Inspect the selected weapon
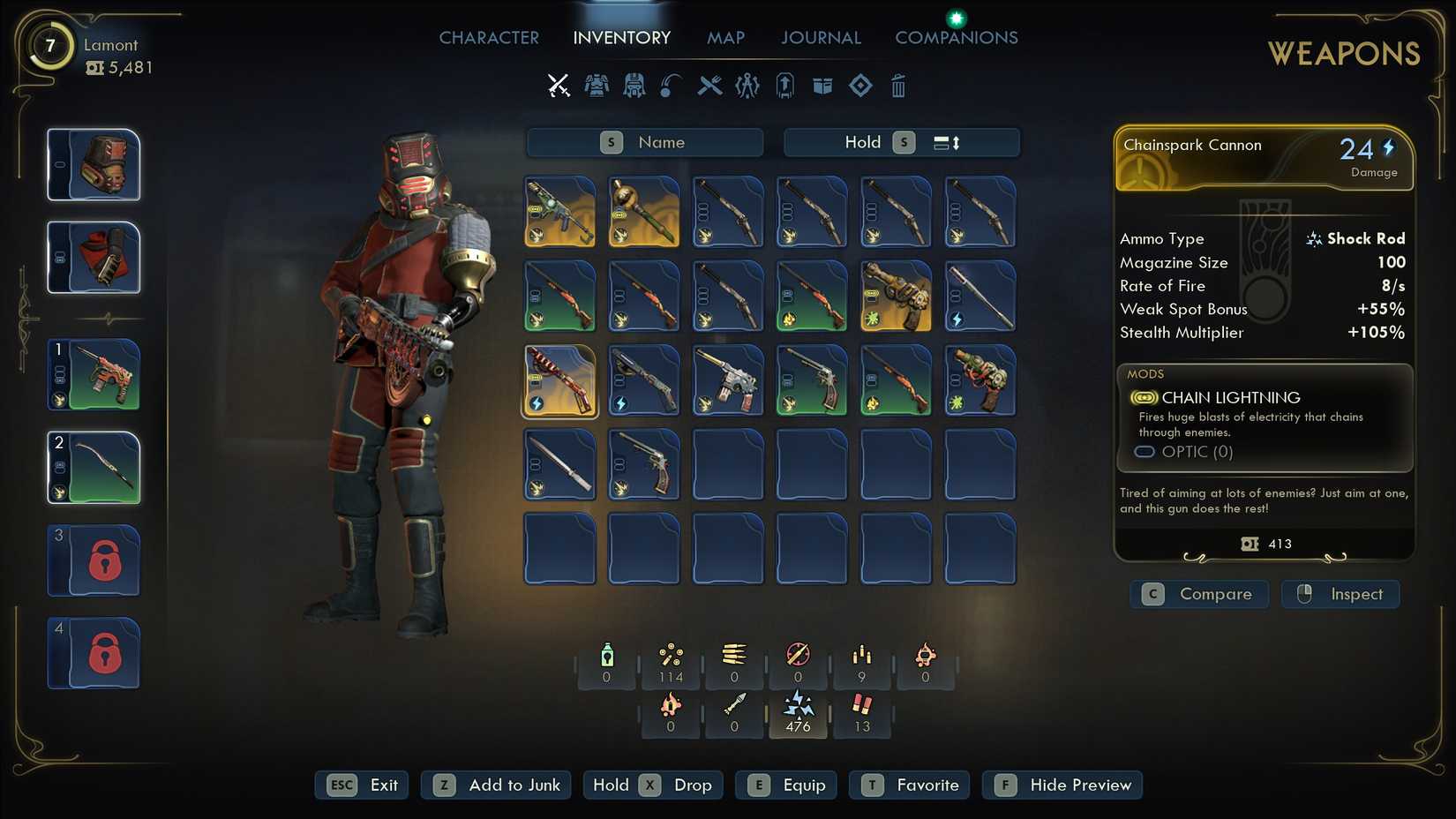 tap(1340, 594)
